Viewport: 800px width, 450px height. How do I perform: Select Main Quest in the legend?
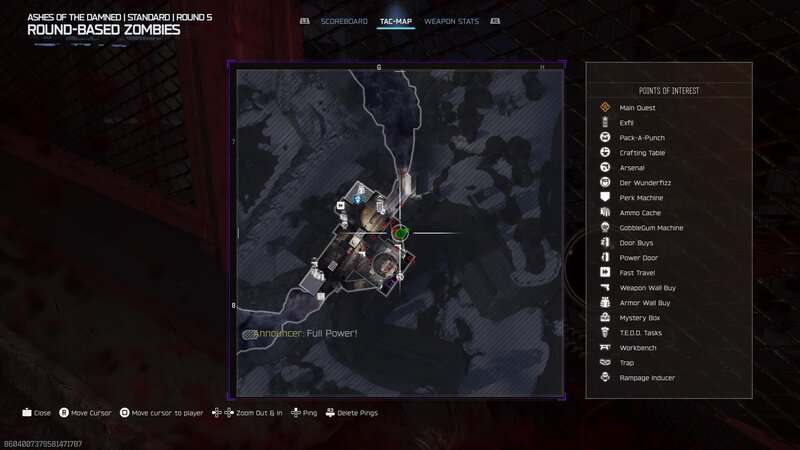tap(637, 107)
